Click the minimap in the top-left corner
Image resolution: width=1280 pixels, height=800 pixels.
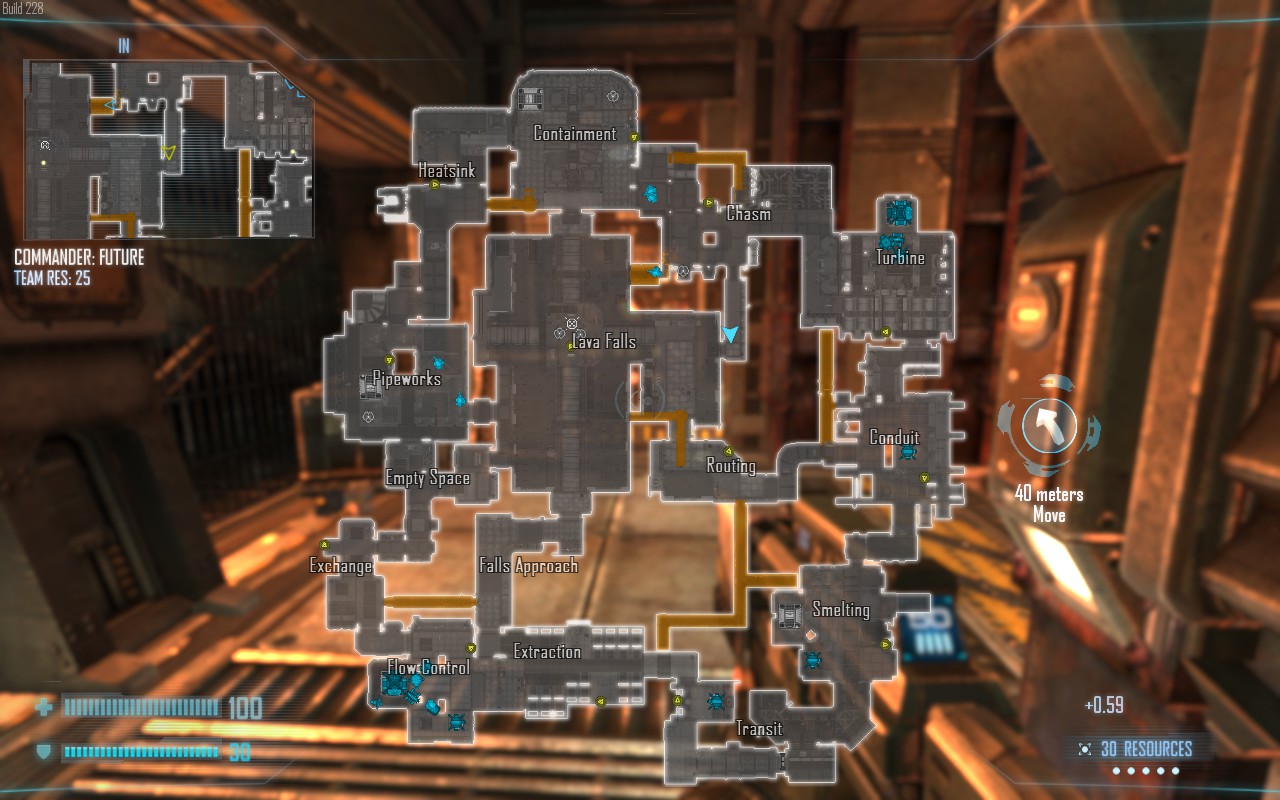coord(168,148)
